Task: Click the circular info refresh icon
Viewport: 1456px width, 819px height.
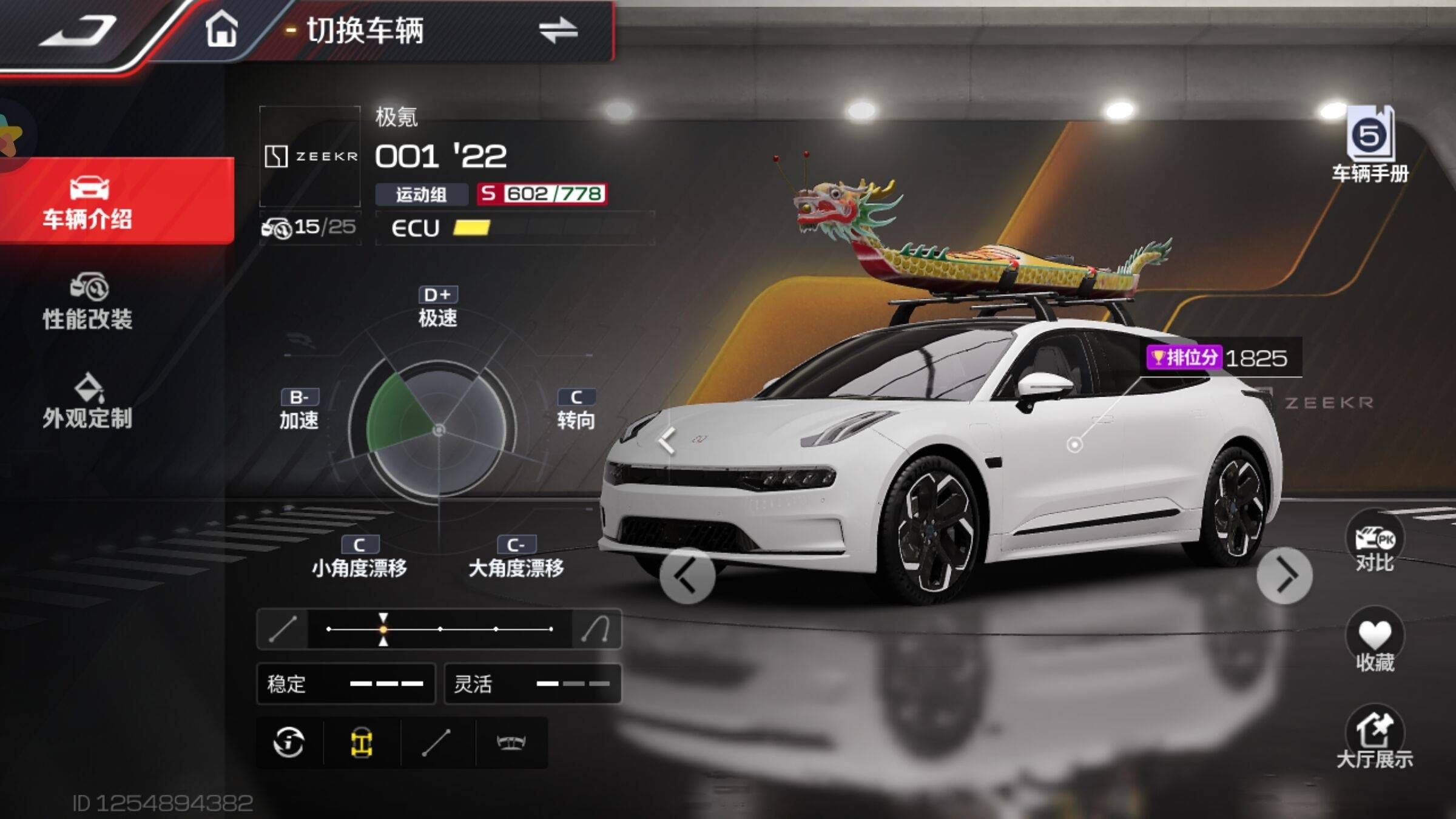Action: pyautogui.click(x=289, y=743)
